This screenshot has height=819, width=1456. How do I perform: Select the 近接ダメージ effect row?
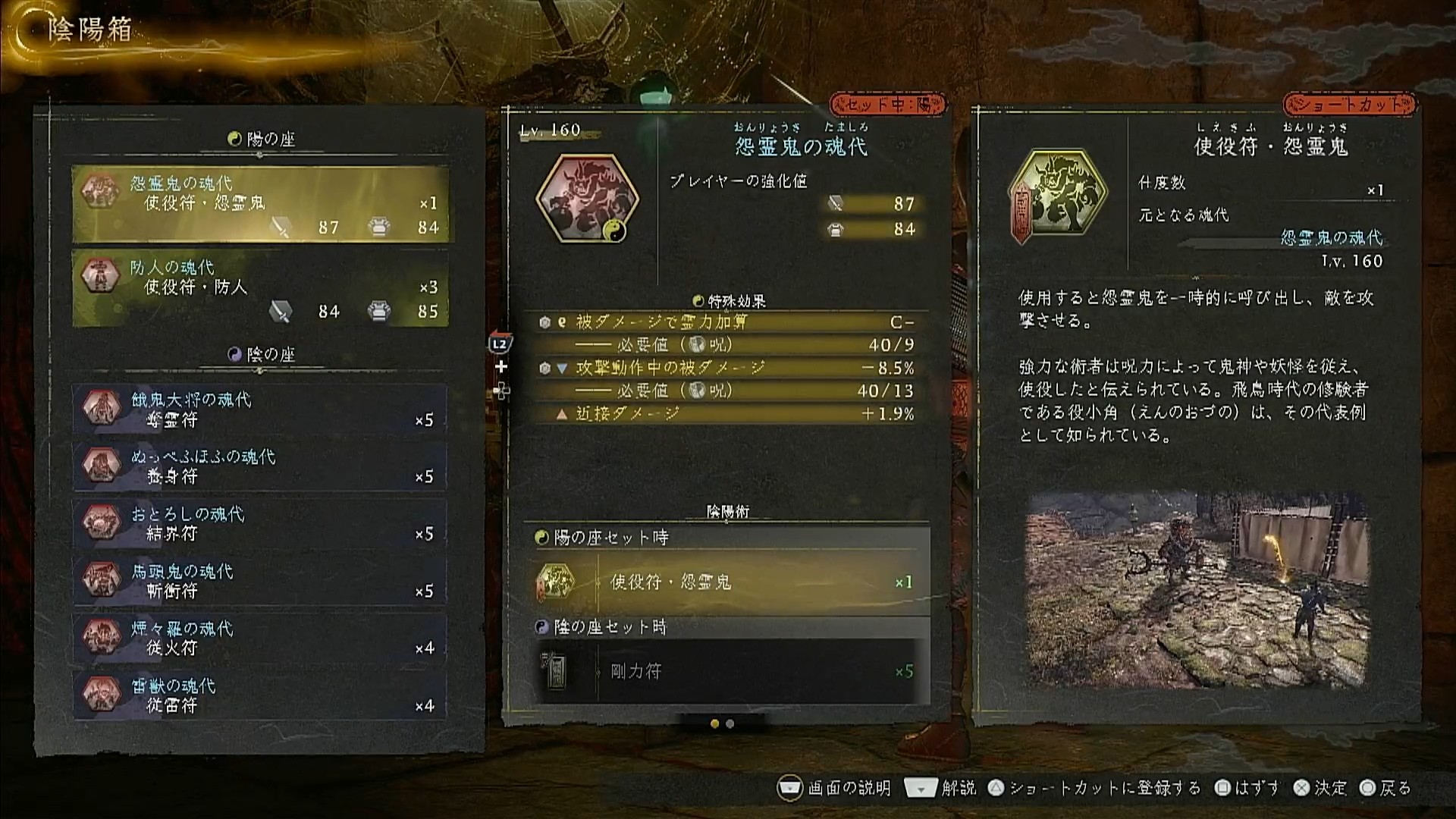726,414
